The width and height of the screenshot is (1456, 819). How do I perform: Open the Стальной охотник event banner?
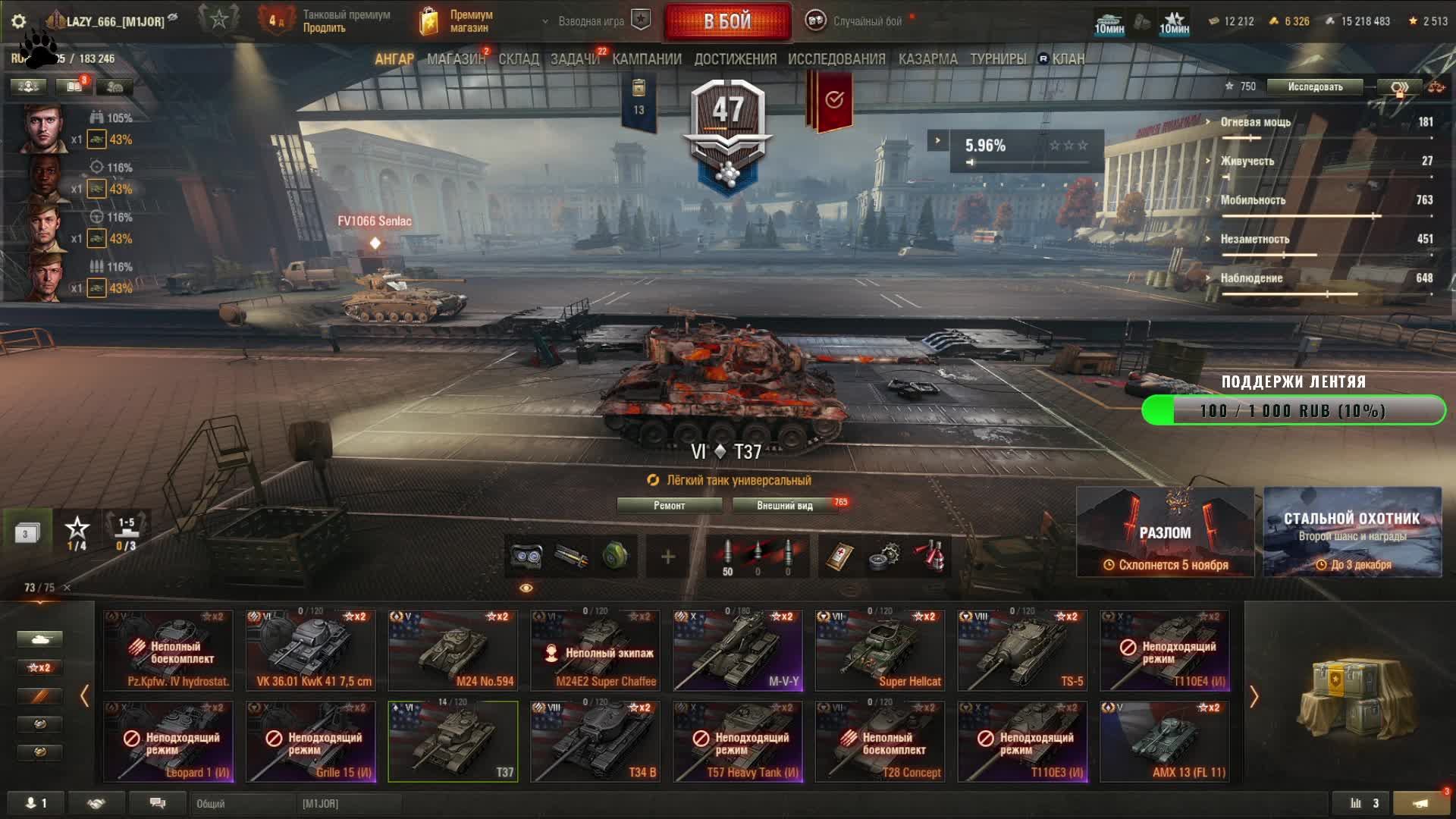[1352, 532]
